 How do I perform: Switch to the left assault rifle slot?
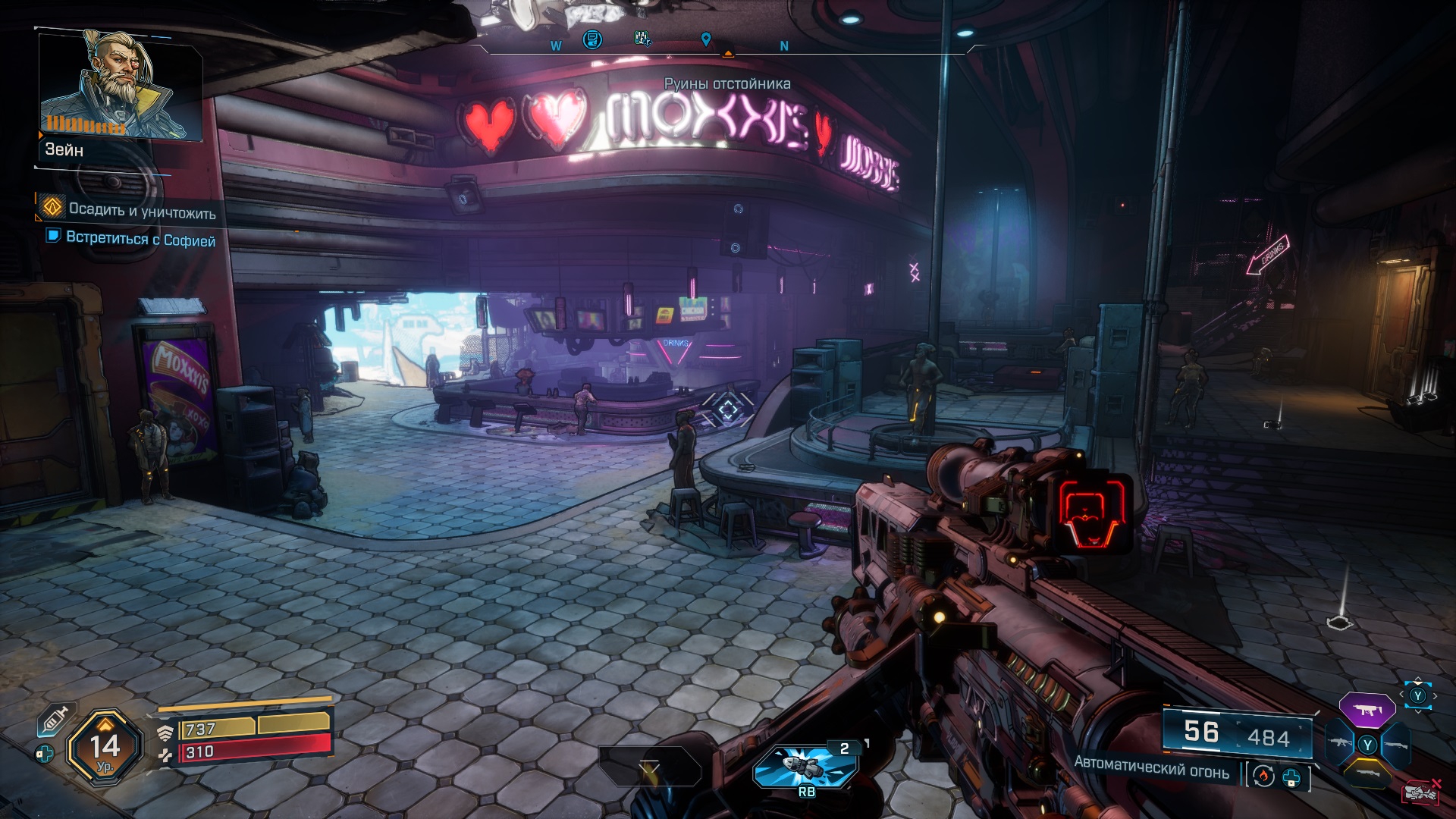click(x=1338, y=743)
